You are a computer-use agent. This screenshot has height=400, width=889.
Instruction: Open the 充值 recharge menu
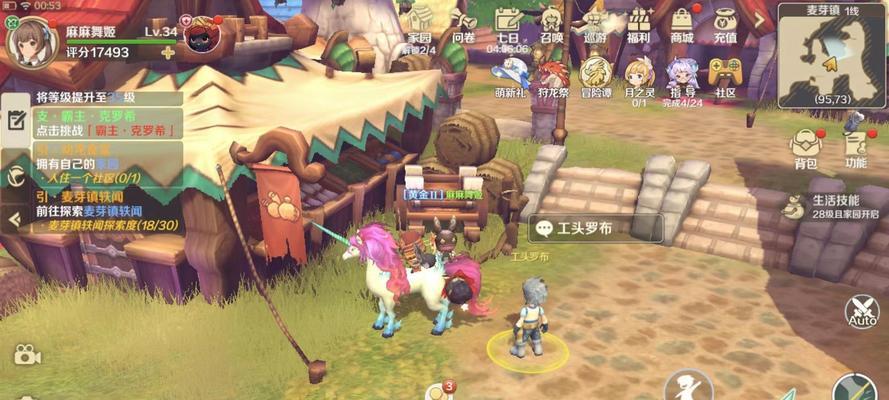(x=725, y=25)
